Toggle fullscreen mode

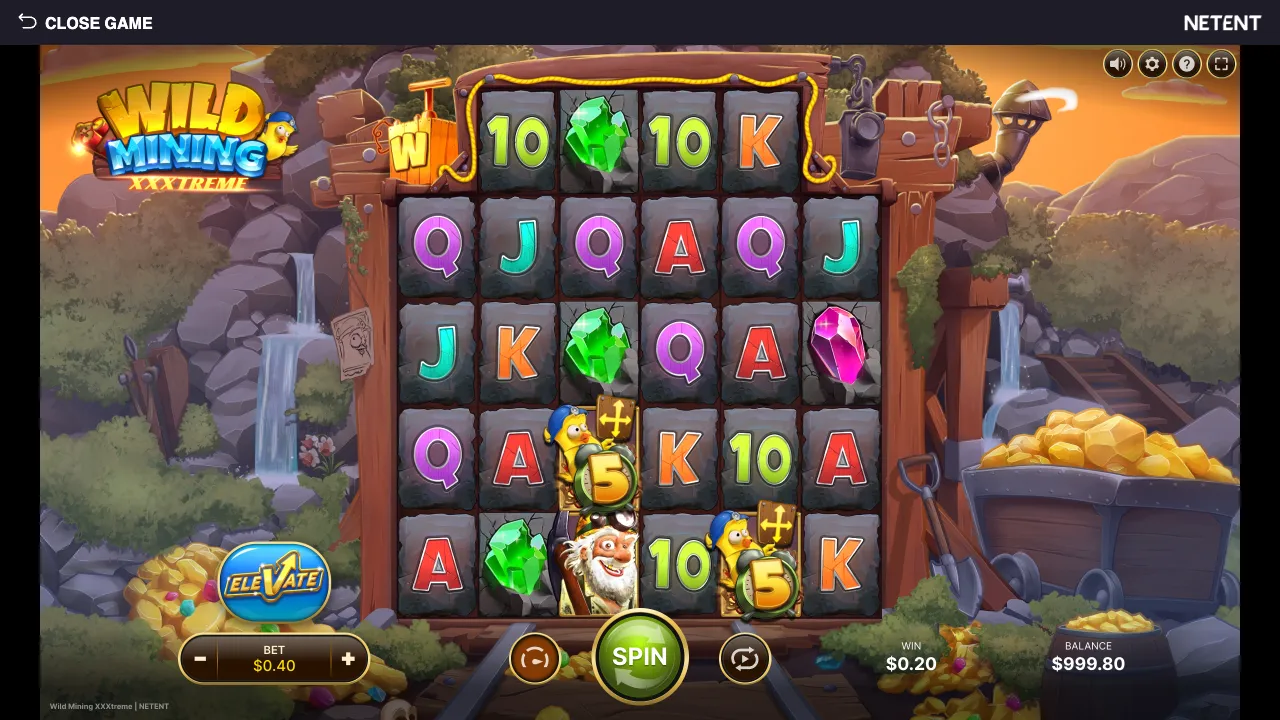pos(1221,63)
